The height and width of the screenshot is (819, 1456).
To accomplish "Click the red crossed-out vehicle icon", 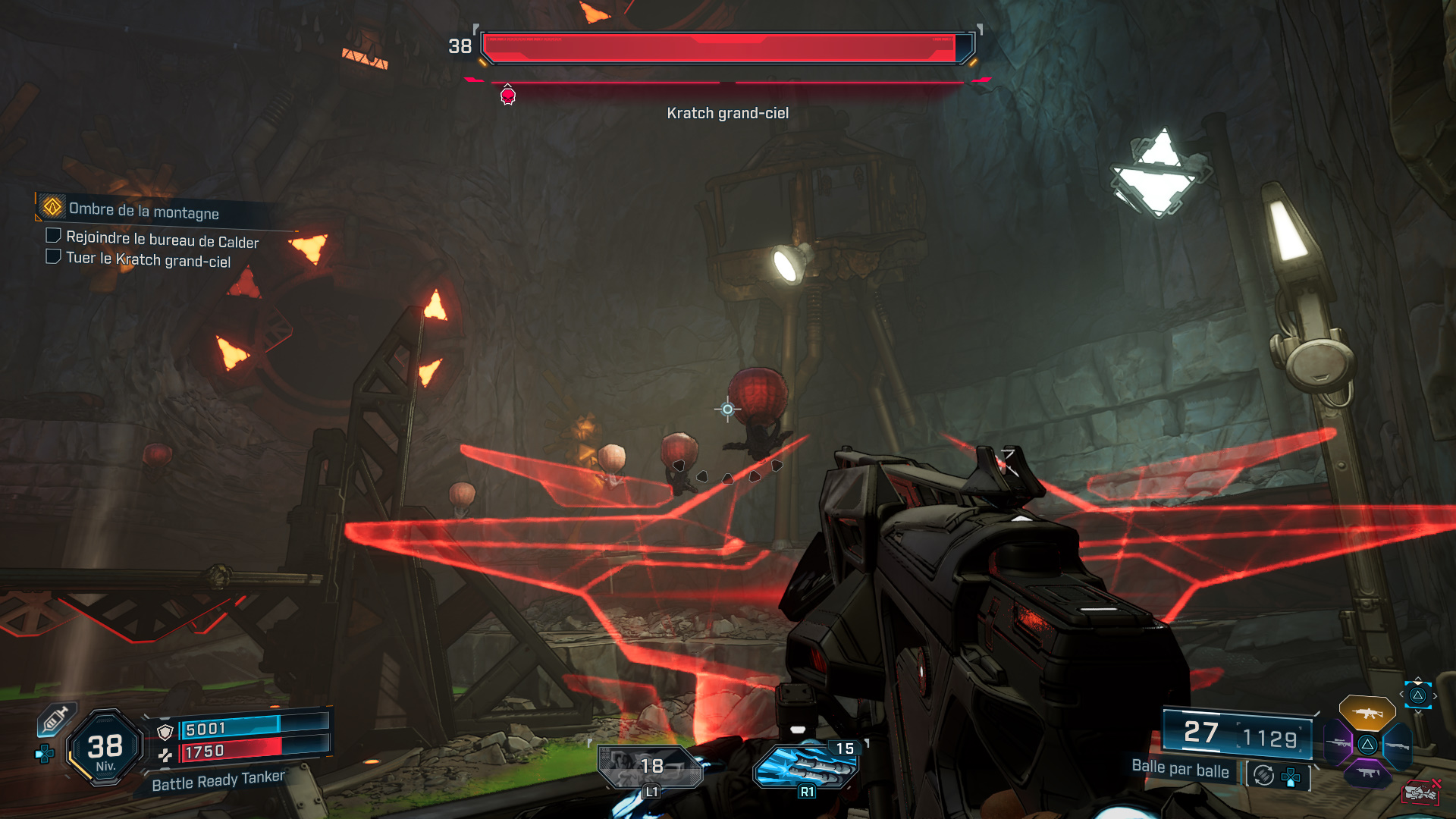I will (x=1420, y=792).
